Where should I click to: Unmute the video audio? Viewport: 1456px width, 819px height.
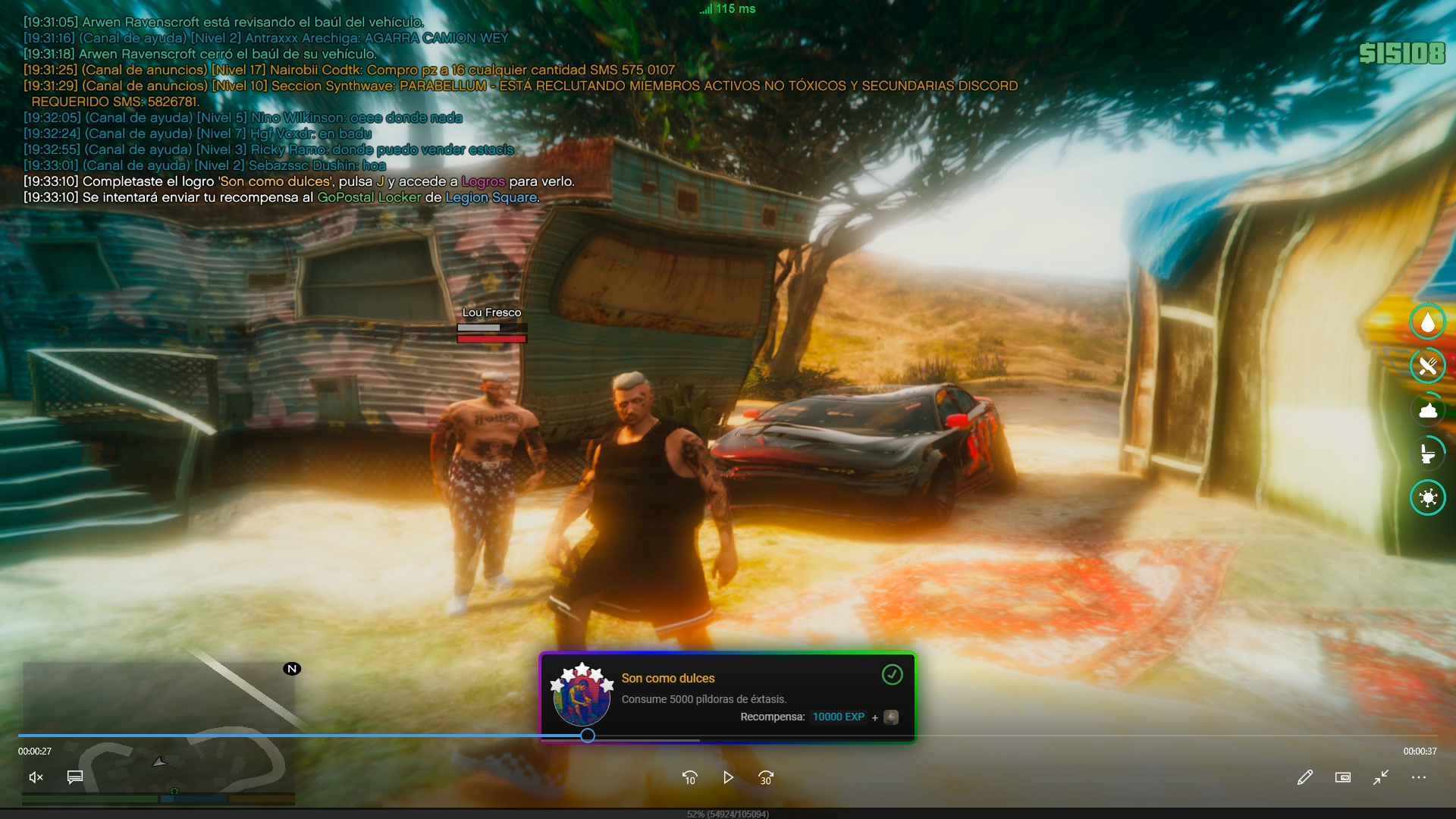[36, 777]
